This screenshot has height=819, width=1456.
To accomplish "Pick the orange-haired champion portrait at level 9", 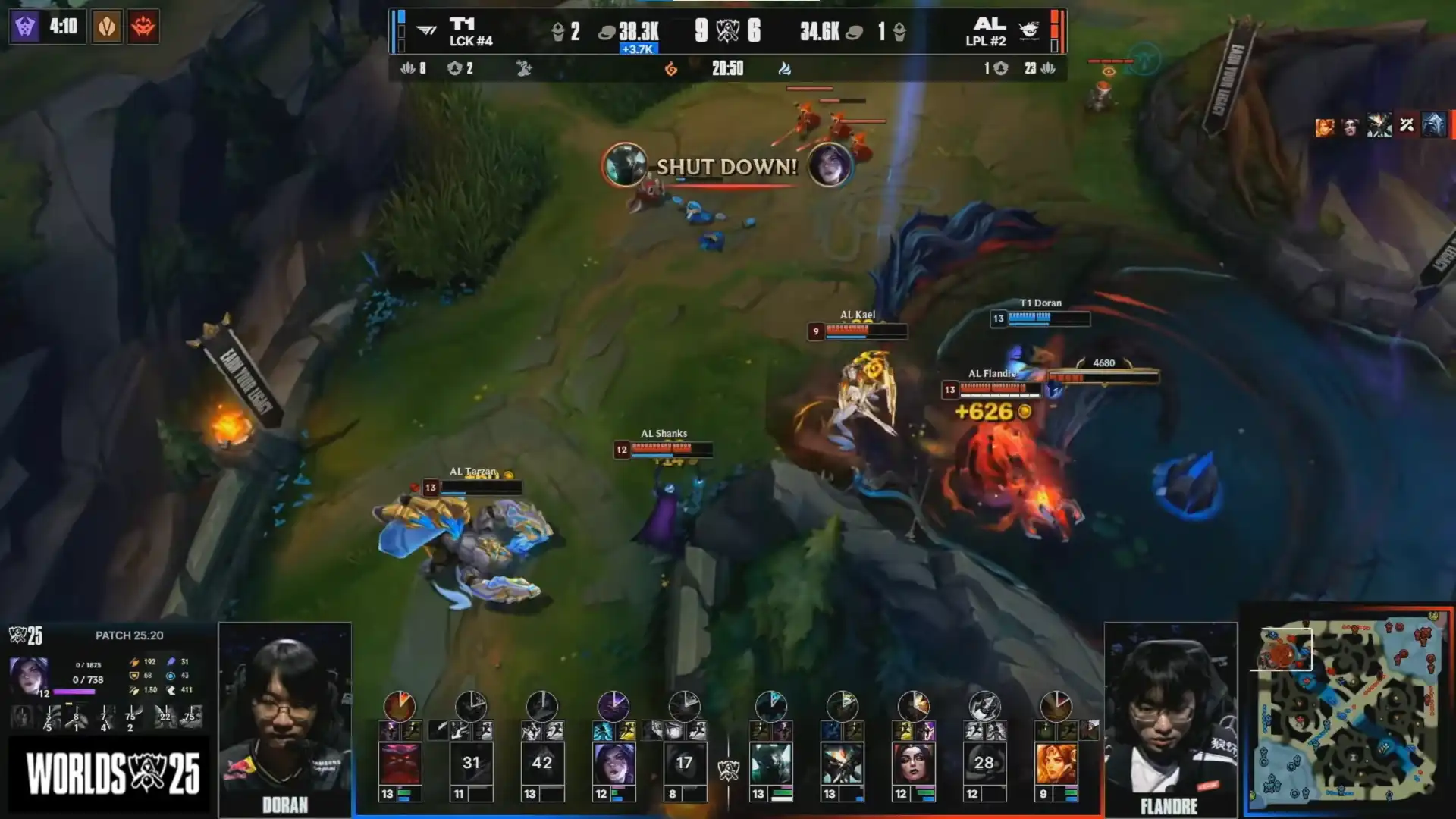I will tap(1056, 763).
